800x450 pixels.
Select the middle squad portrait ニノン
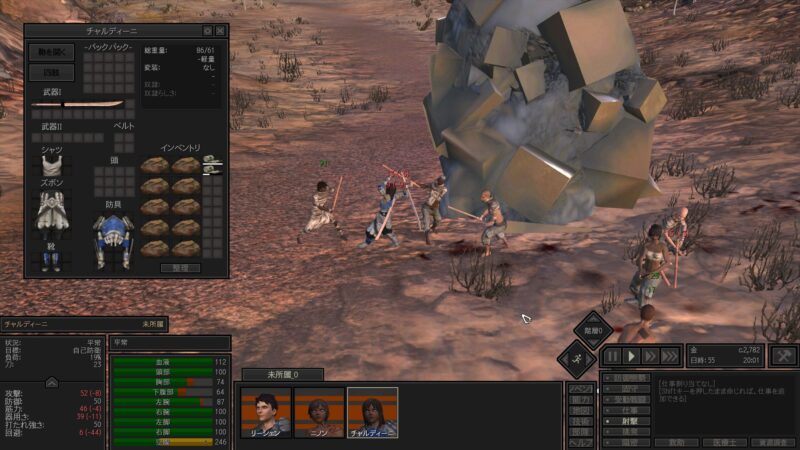click(320, 412)
